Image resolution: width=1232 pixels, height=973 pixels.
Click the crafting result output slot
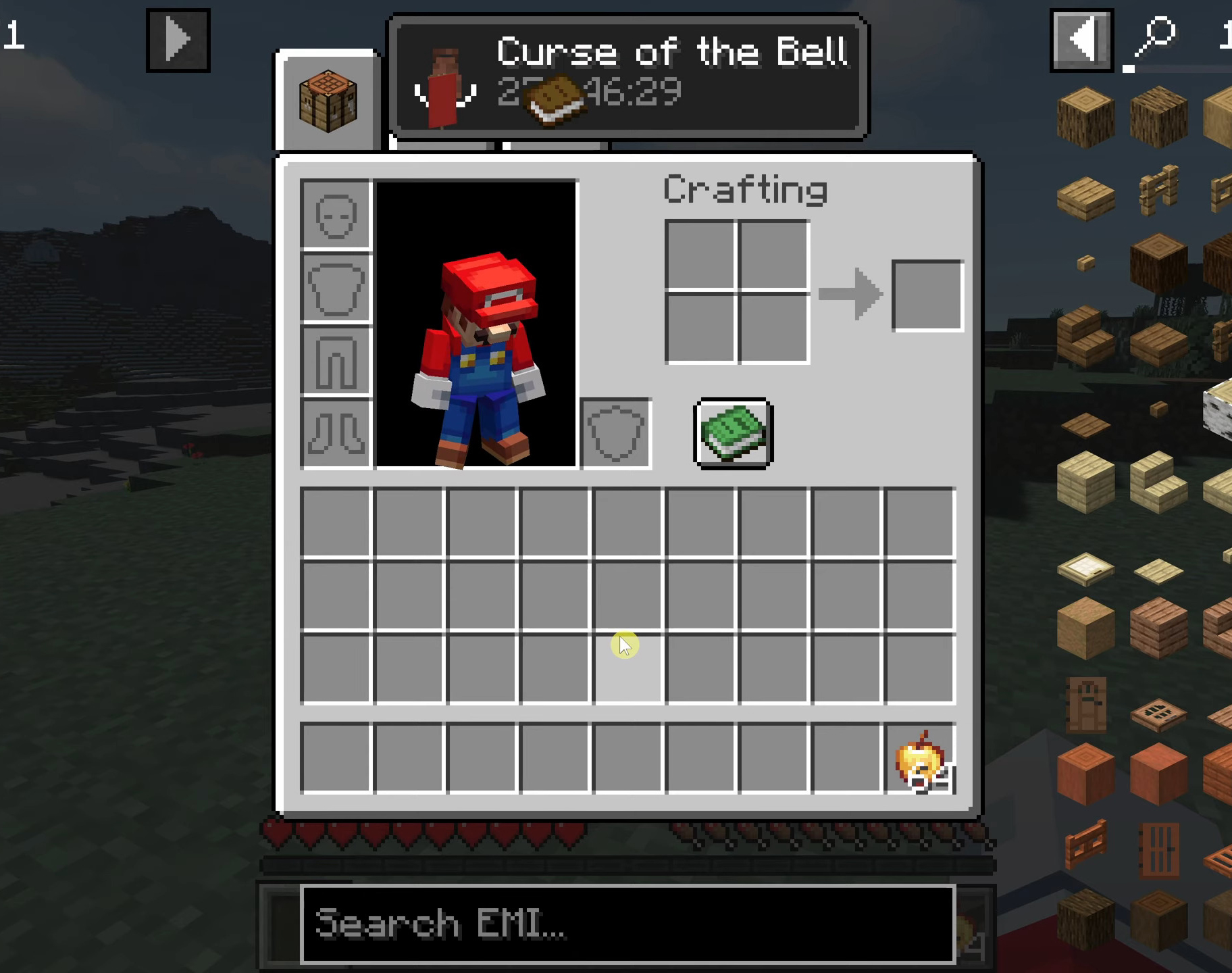(927, 295)
